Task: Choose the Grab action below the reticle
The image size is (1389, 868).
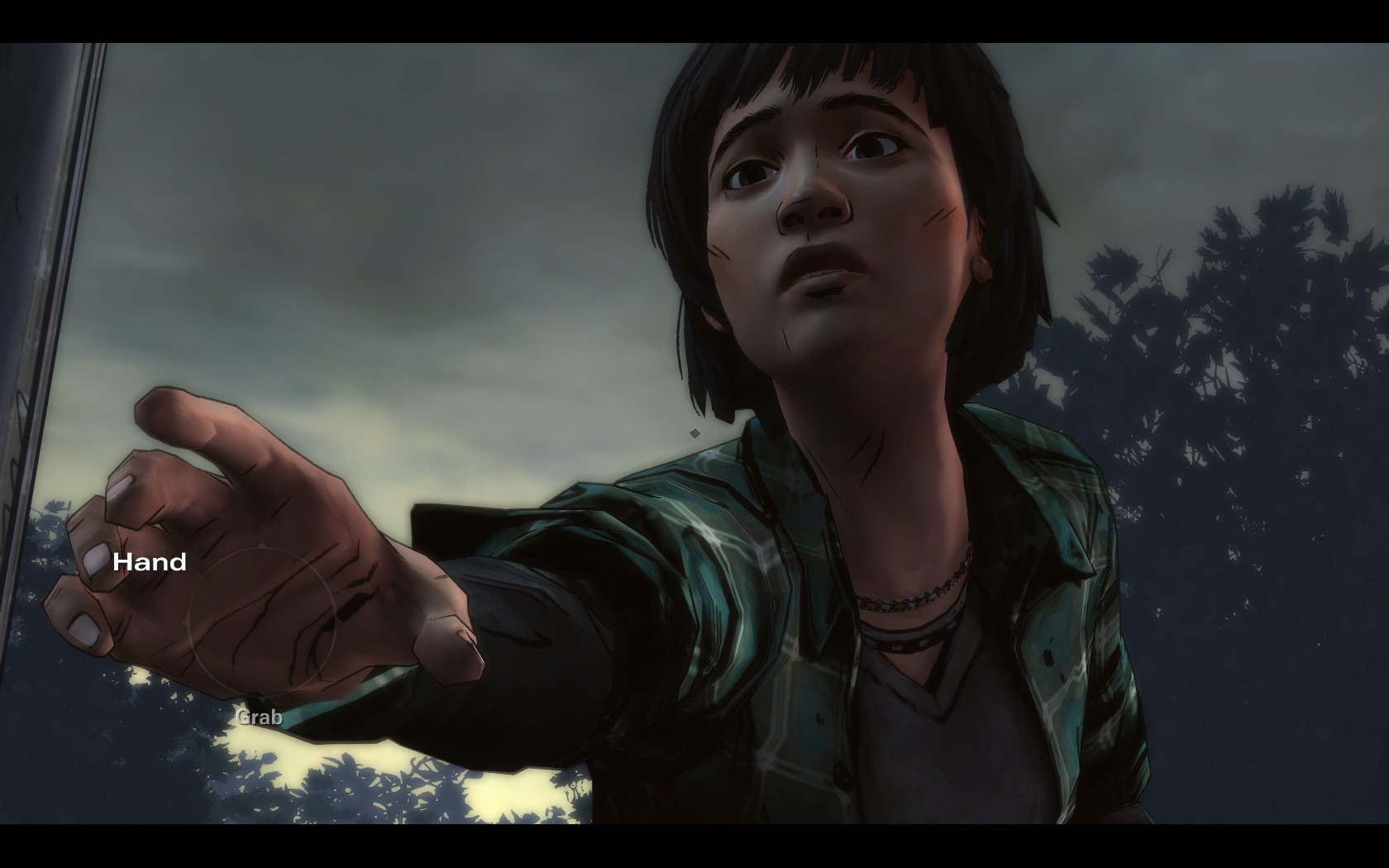Action: [260, 717]
